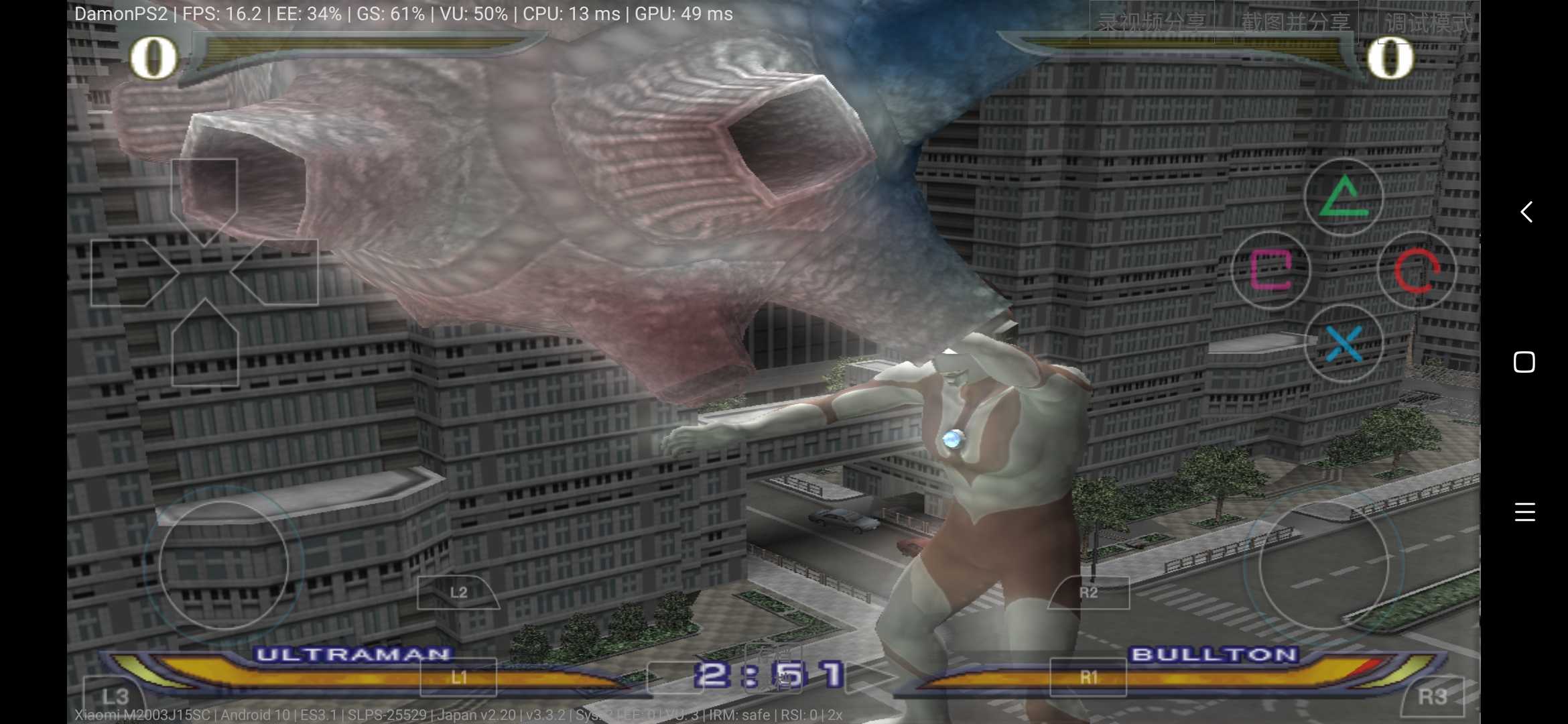Tap the L3 stick button
1568x724 pixels.
click(114, 697)
